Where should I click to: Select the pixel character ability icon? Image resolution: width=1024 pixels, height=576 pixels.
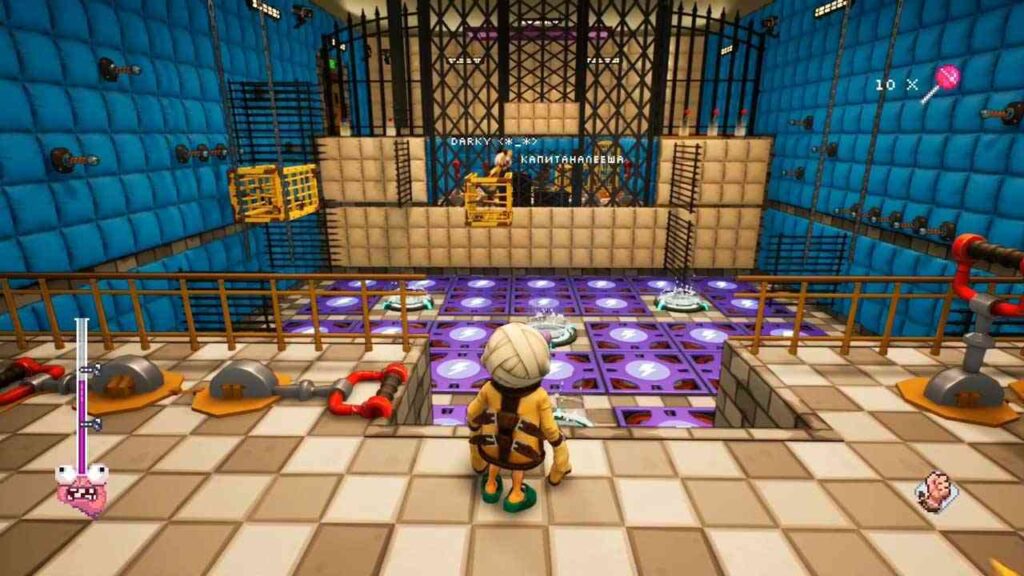[935, 490]
